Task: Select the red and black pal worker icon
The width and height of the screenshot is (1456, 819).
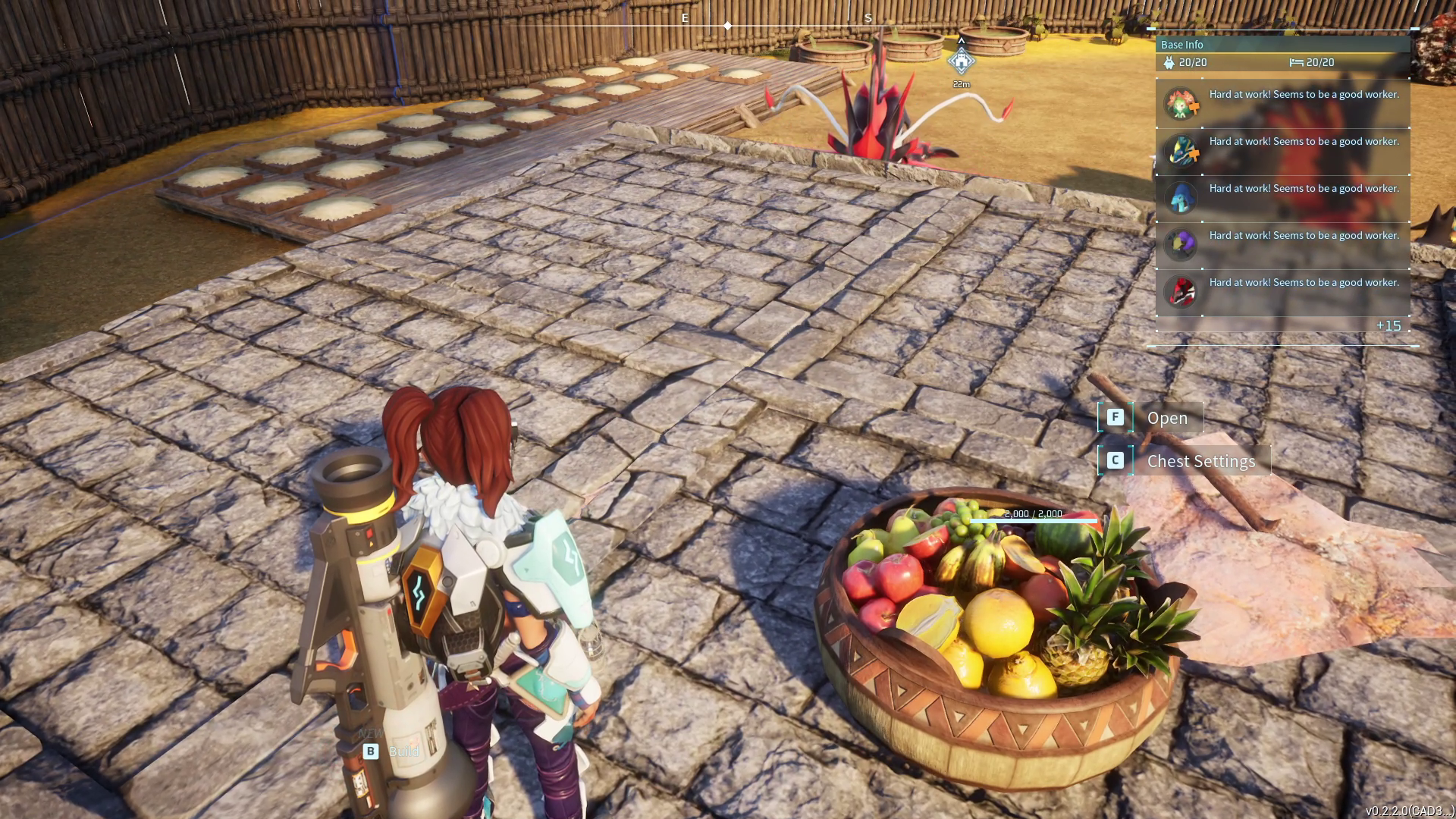Action: click(x=1181, y=291)
